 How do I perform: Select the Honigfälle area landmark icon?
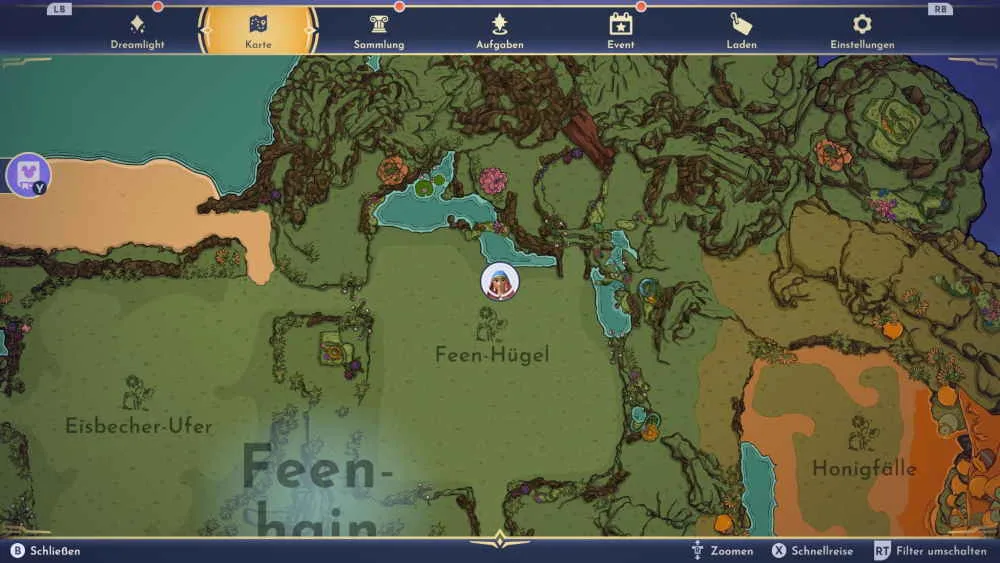click(863, 433)
